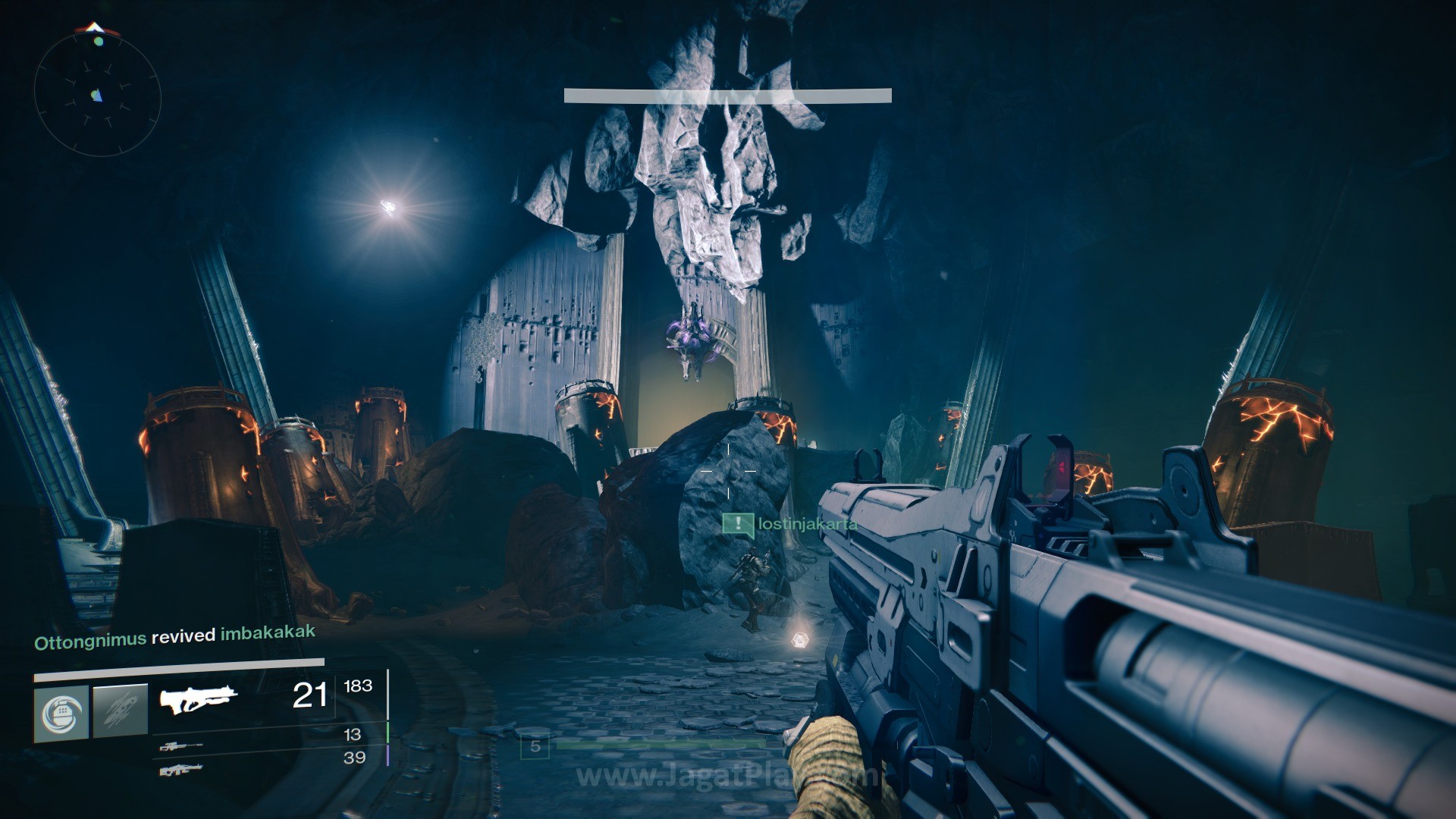Click the lostinjakarta player marker icon

coord(737,524)
